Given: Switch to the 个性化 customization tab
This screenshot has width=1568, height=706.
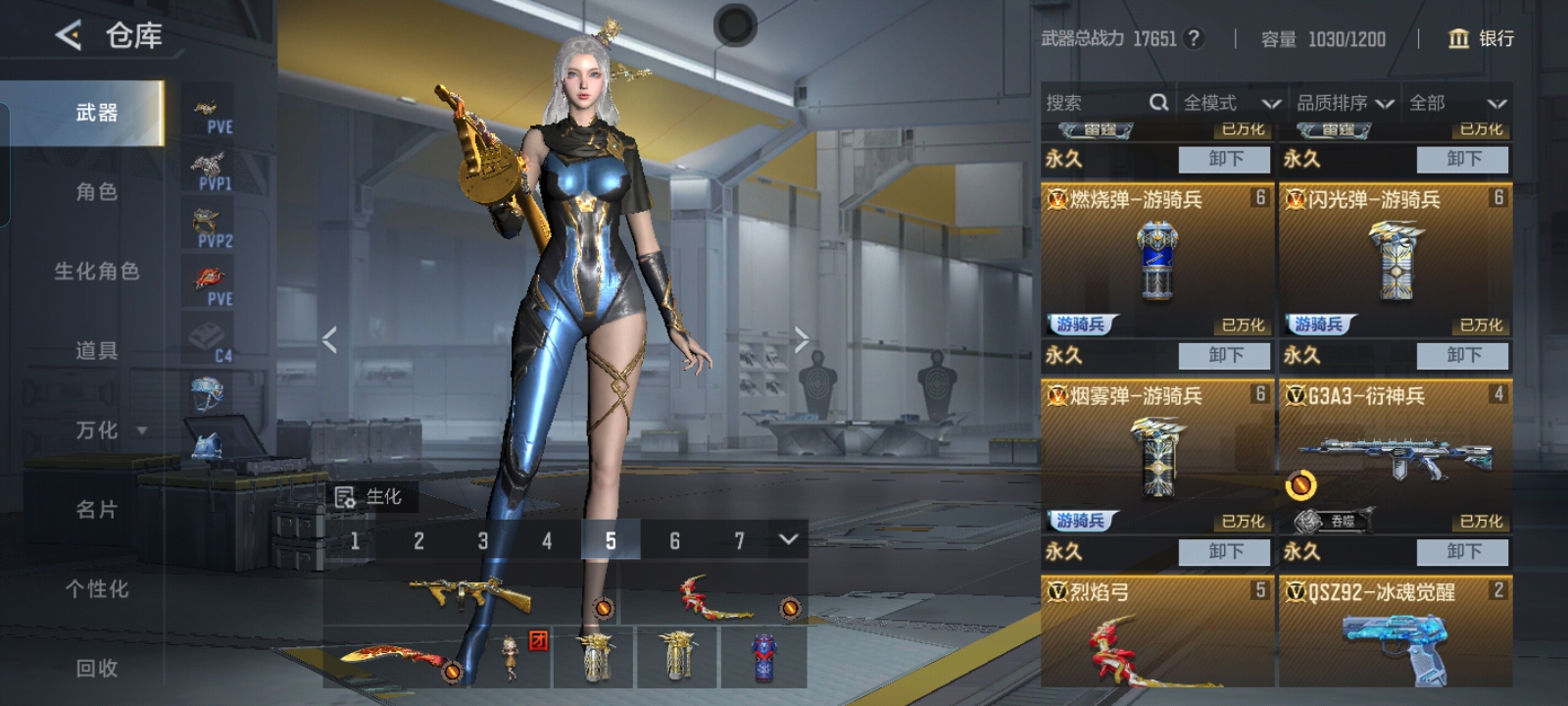Looking at the screenshot, I should [x=96, y=589].
